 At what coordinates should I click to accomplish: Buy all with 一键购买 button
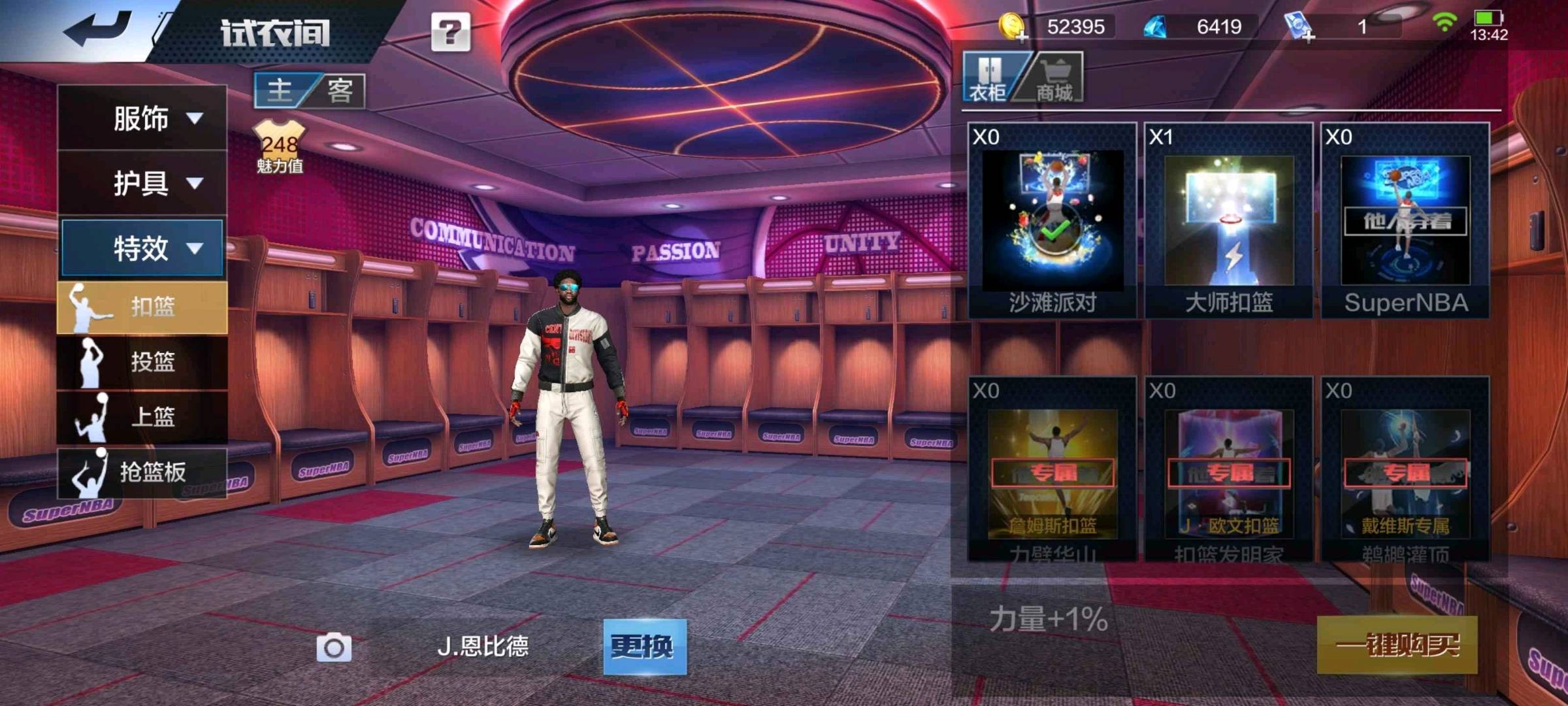tap(1397, 645)
